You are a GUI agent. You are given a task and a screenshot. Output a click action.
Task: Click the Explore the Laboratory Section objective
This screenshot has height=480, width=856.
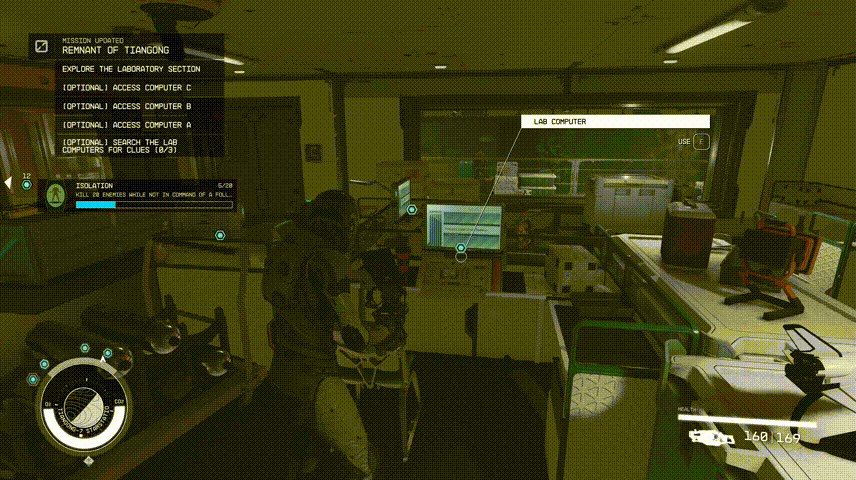pyautogui.click(x=131, y=69)
